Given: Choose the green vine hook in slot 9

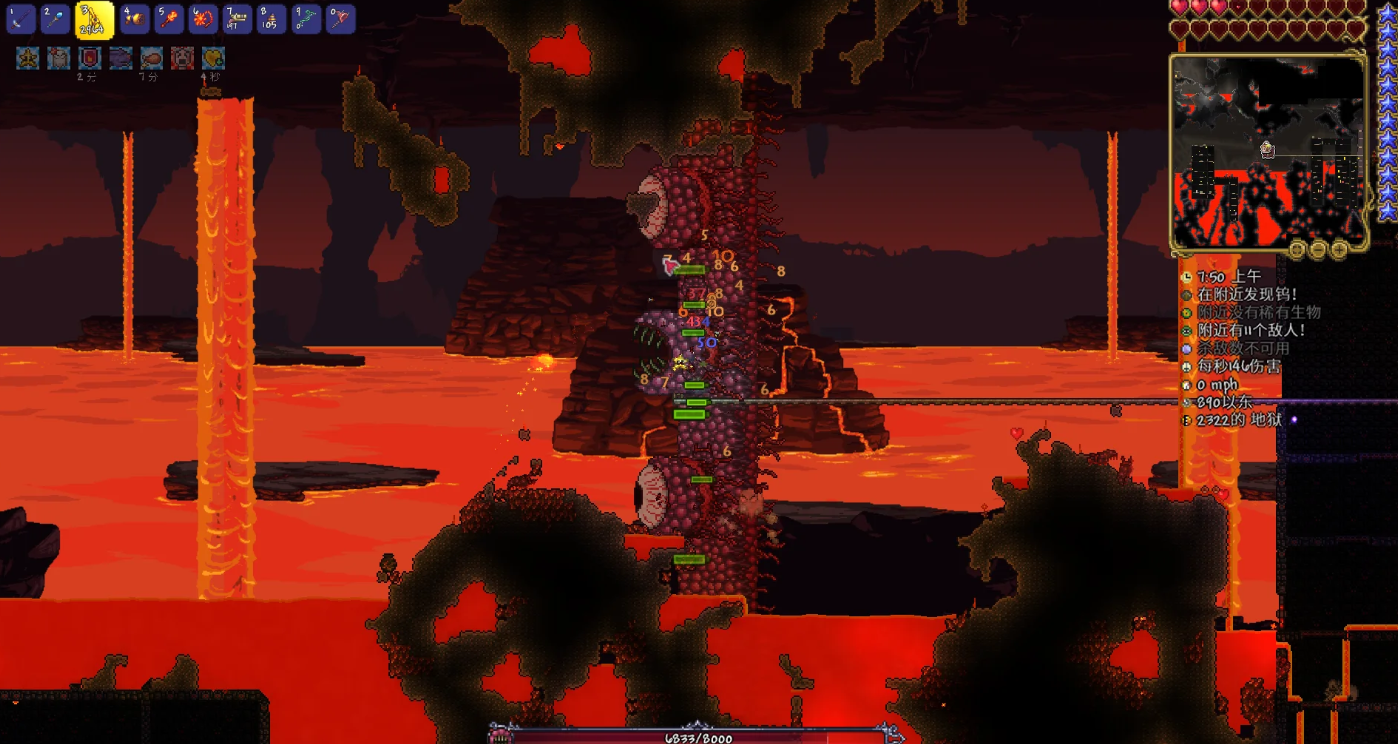Looking at the screenshot, I should (307, 18).
